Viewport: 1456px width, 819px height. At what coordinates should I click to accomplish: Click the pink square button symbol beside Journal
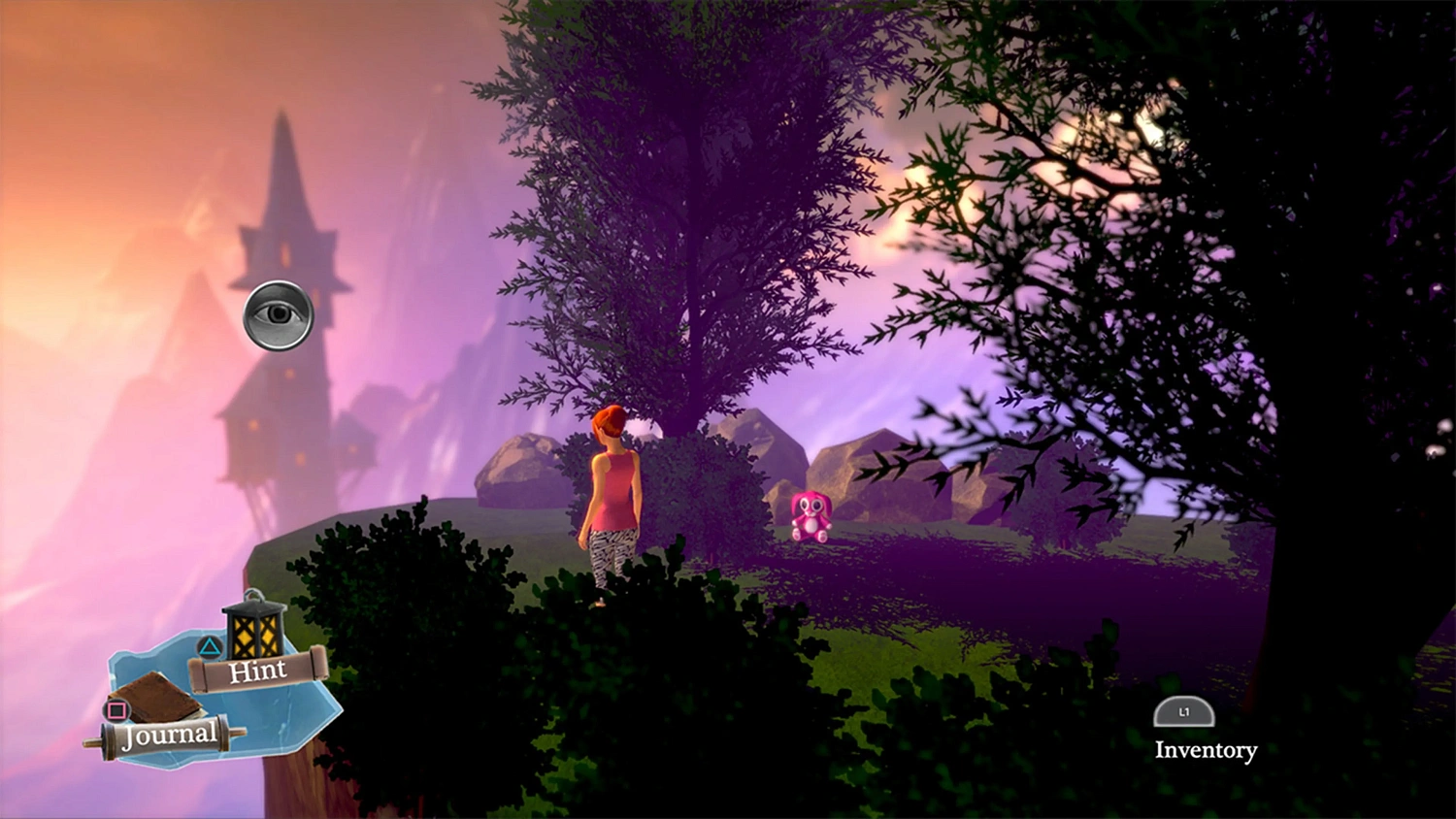pos(116,708)
